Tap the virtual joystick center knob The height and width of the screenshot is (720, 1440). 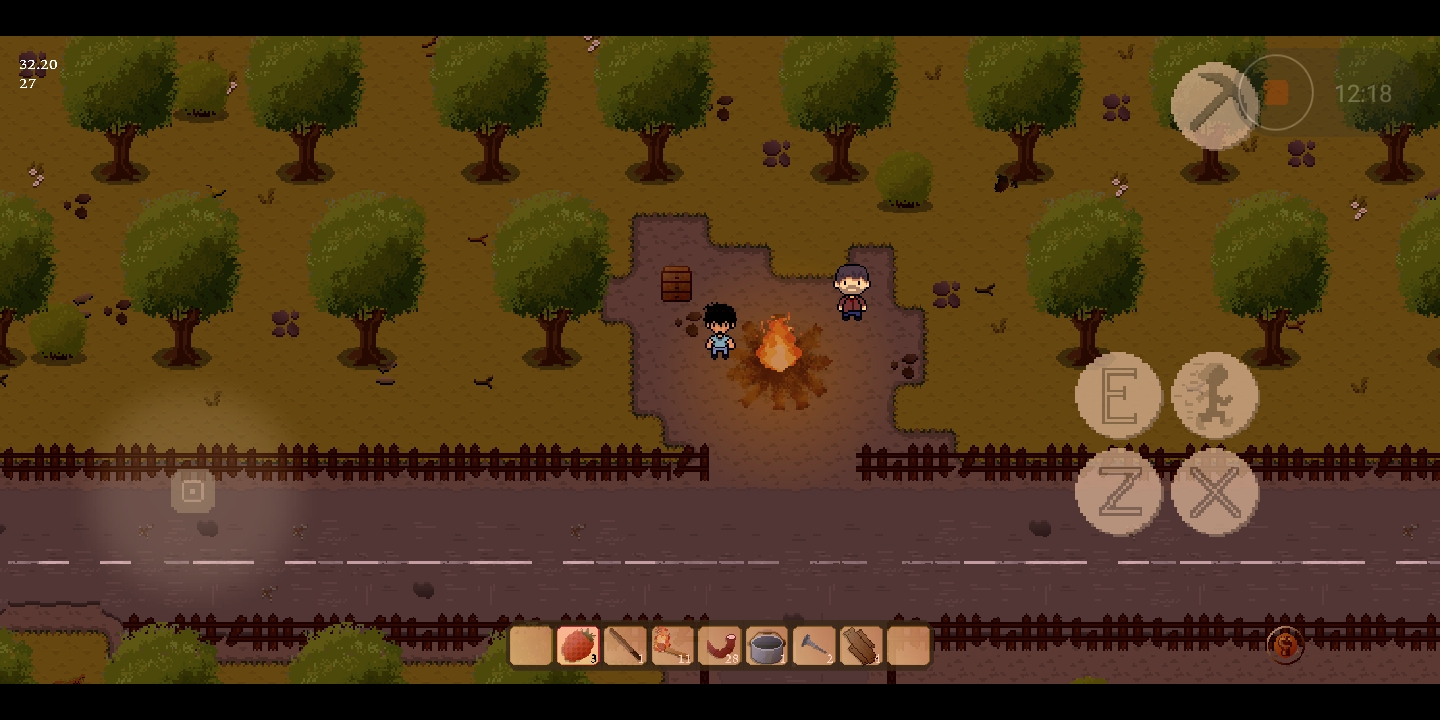click(x=193, y=491)
